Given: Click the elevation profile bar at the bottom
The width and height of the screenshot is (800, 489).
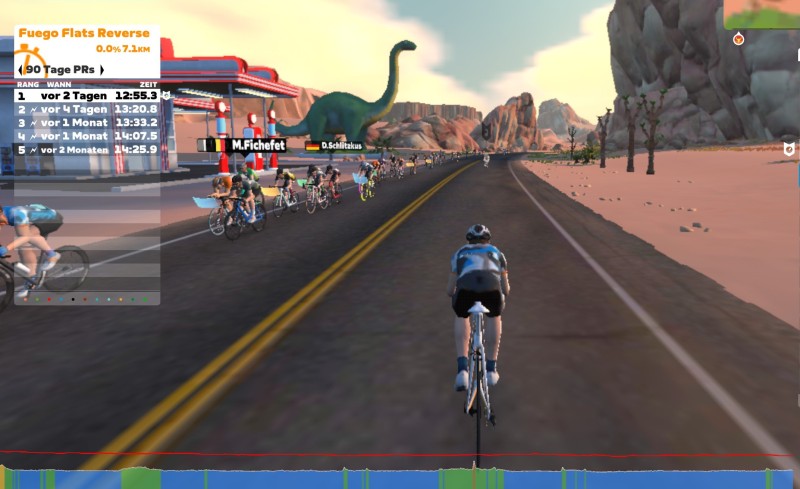Looking at the screenshot, I should coord(400,478).
